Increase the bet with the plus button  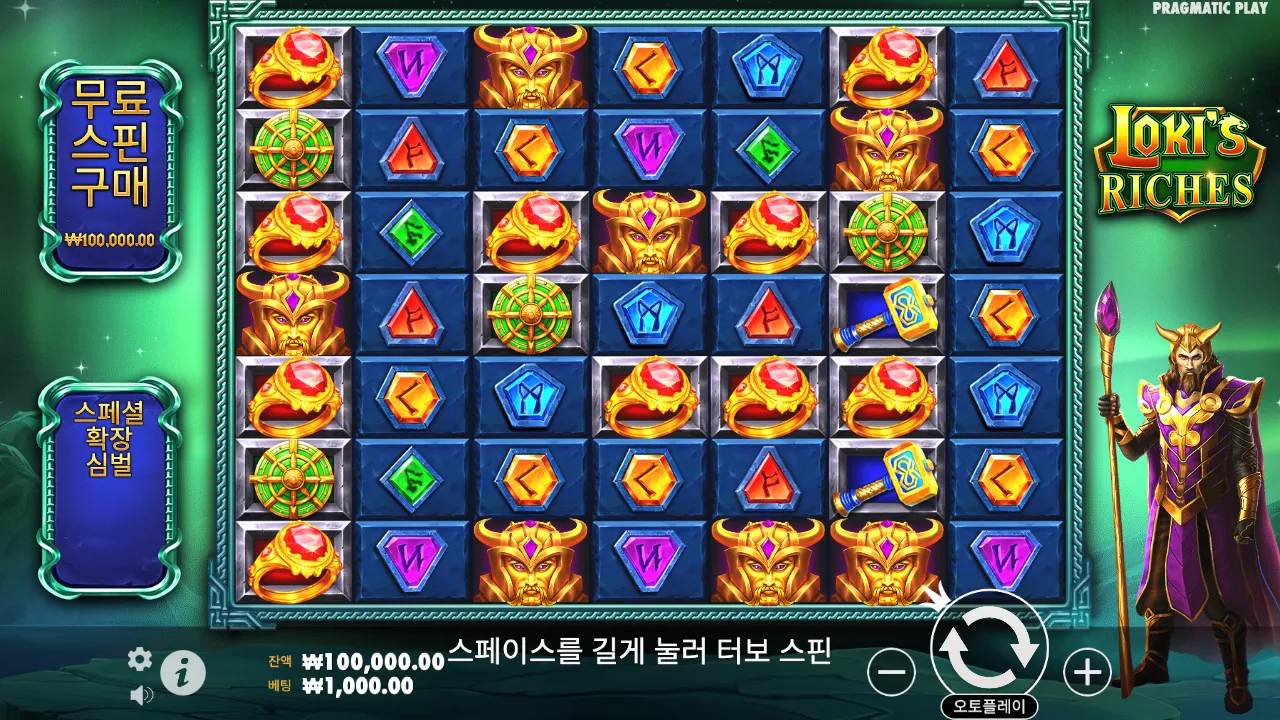[x=1089, y=672]
